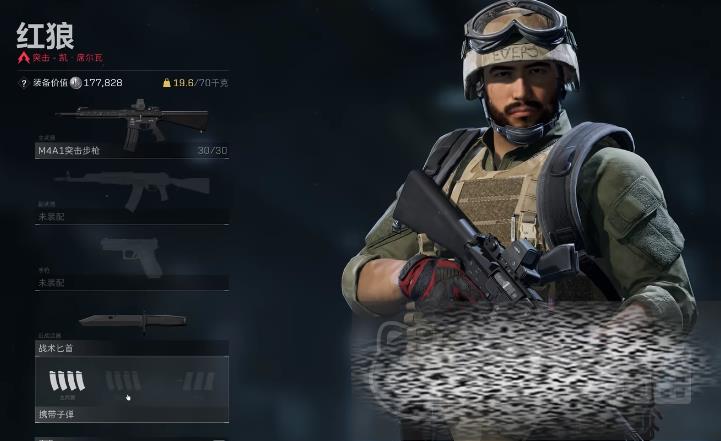Click the question mark beside equipment value
The height and width of the screenshot is (441, 721).
(23, 83)
